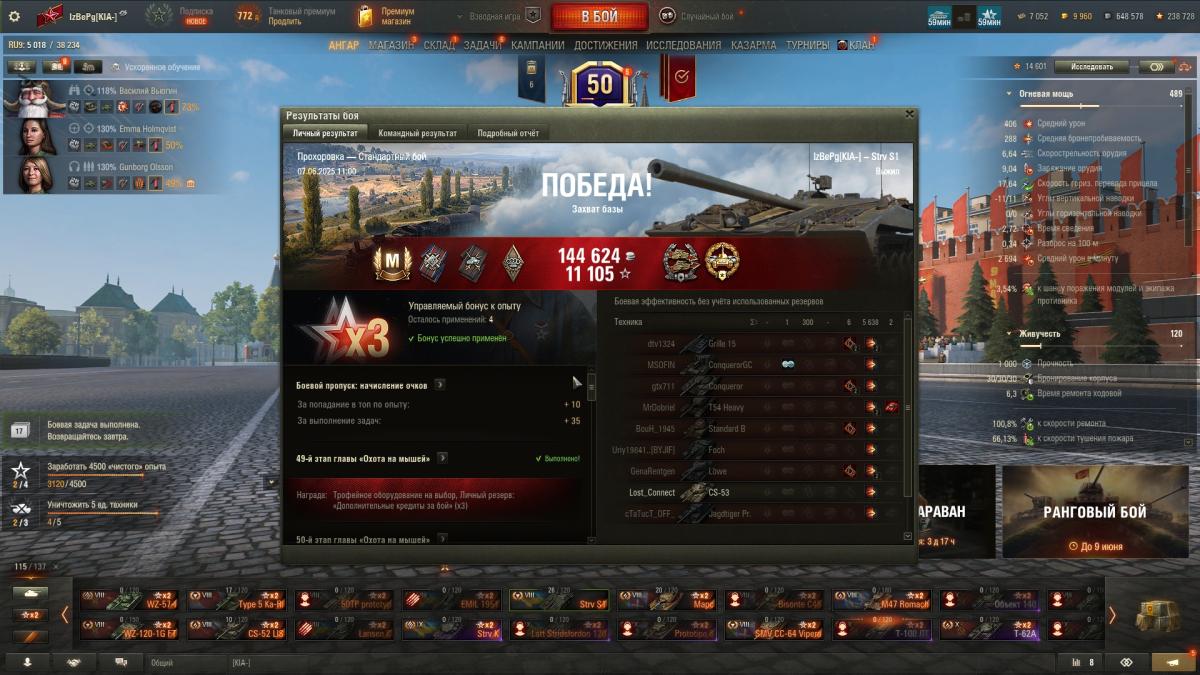Go to the СКЛАД section
This screenshot has height=675, width=1200.
coord(439,45)
